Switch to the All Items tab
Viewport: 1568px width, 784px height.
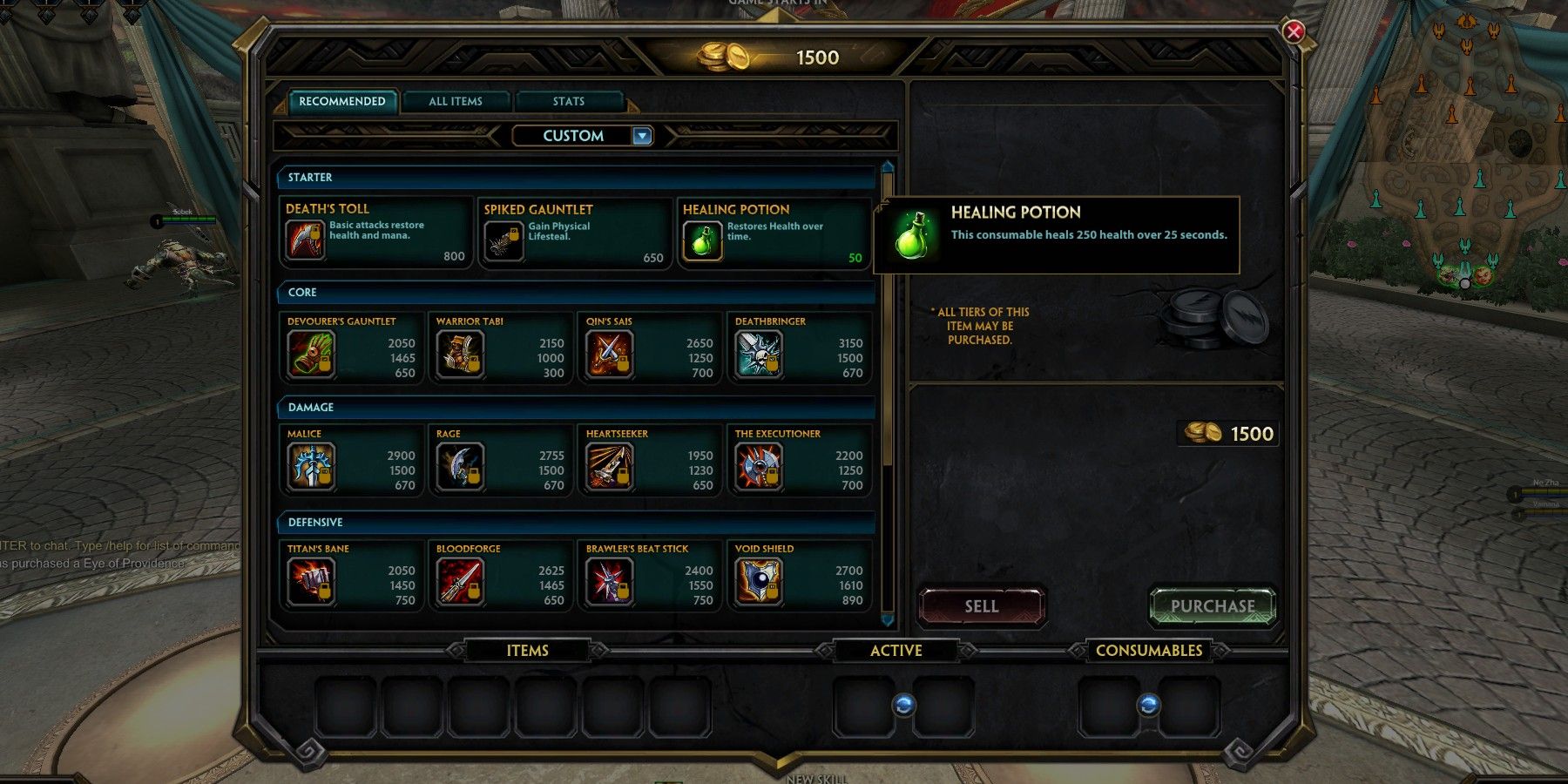click(456, 101)
